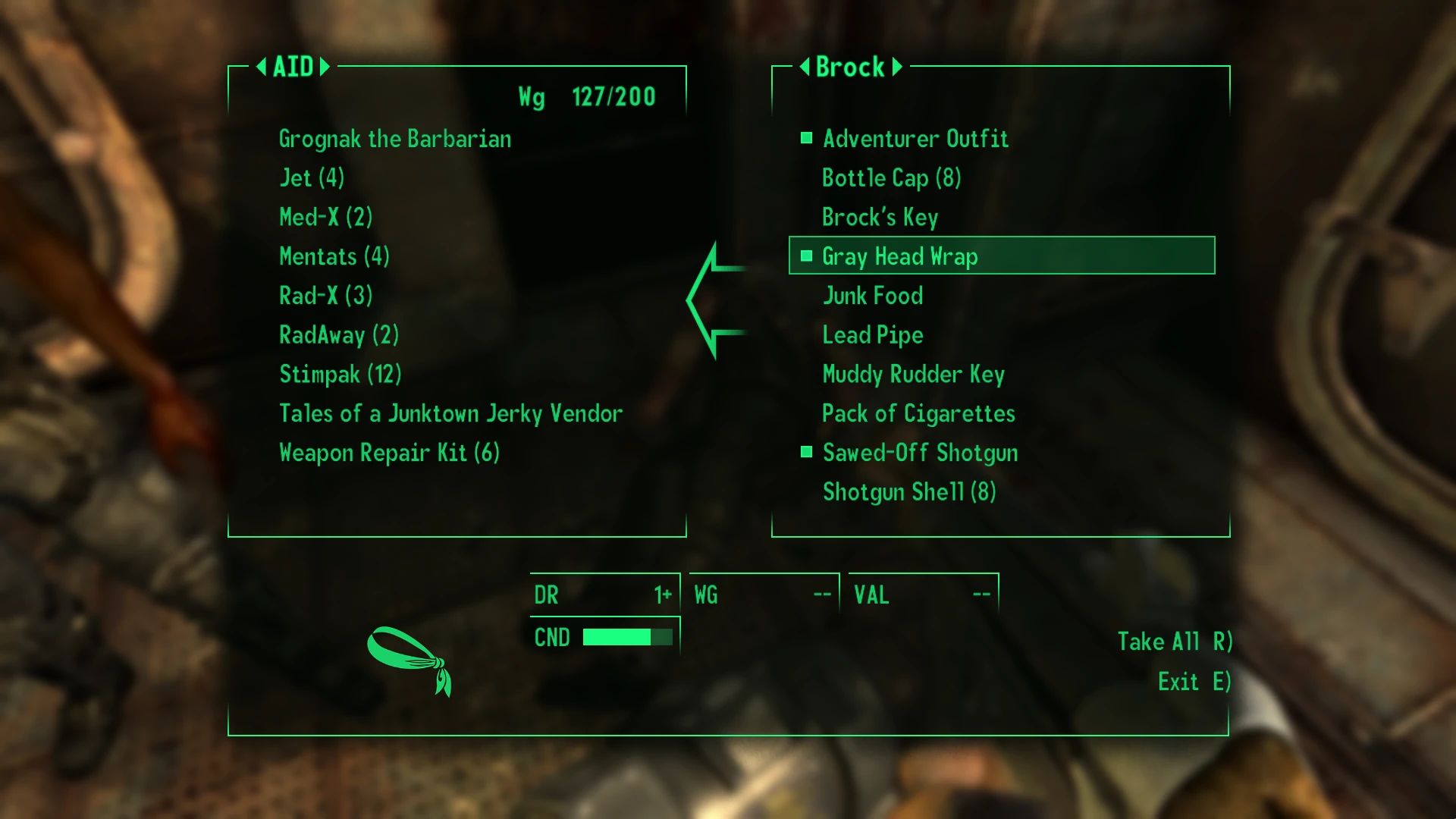Select the AID category tab

(x=293, y=67)
